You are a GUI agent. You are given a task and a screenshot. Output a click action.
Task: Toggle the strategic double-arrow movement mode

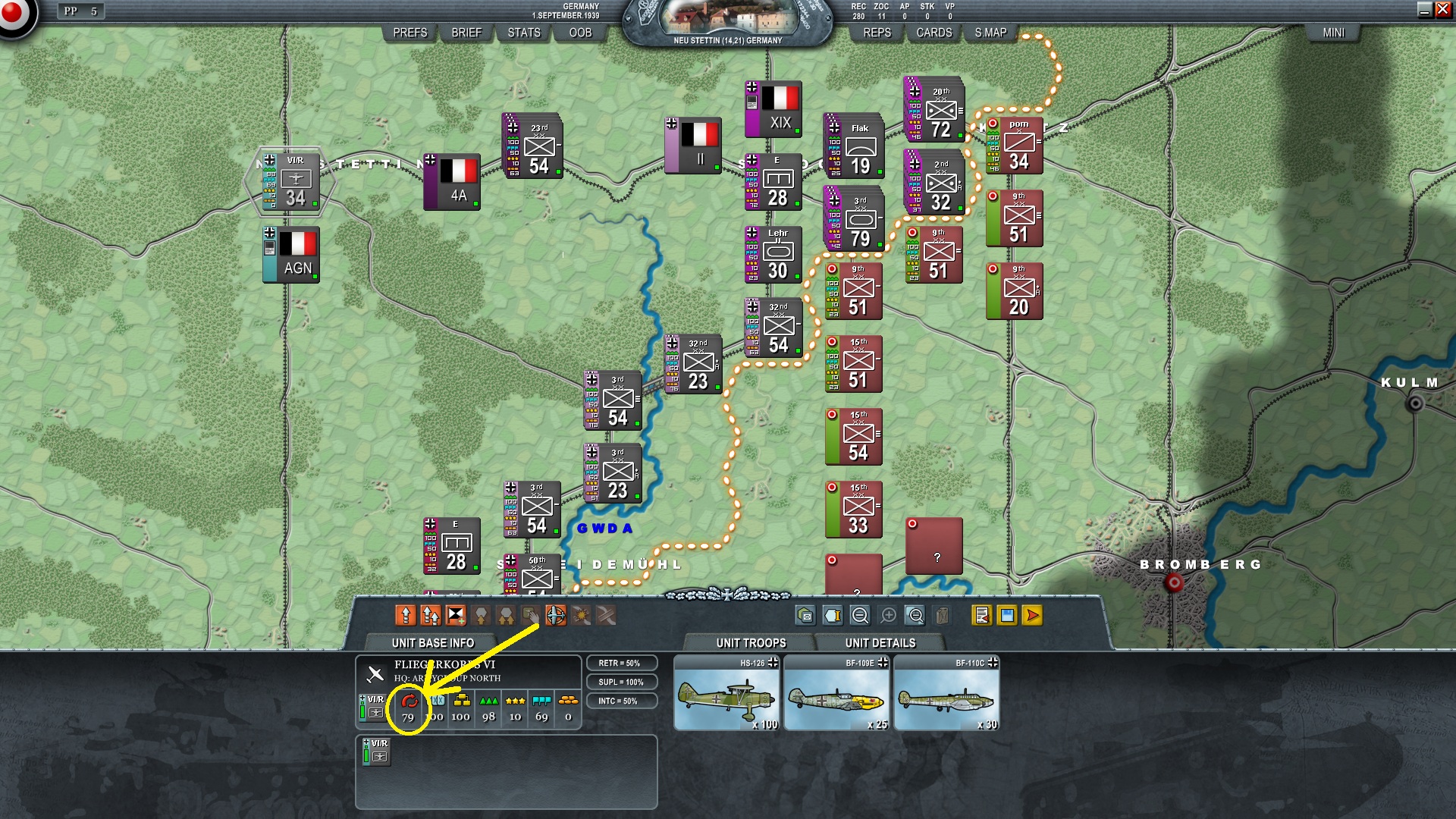431,616
